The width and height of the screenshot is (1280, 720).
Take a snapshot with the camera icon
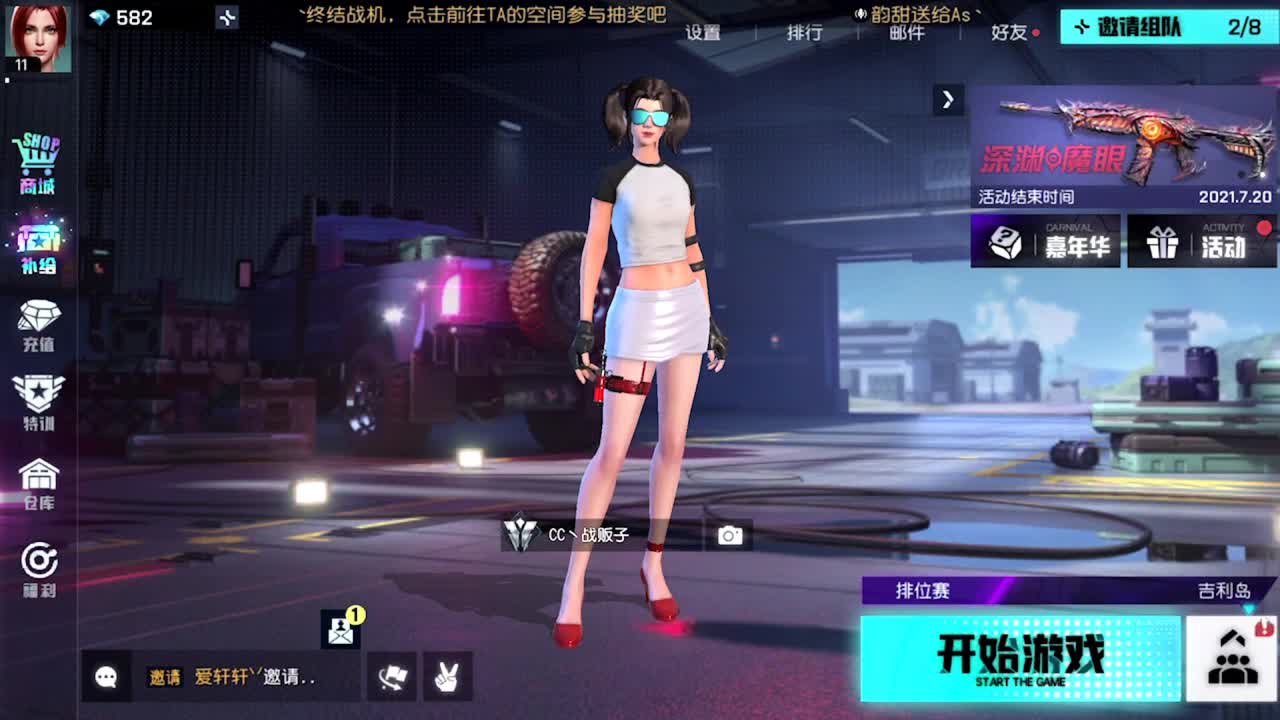pyautogui.click(x=730, y=535)
